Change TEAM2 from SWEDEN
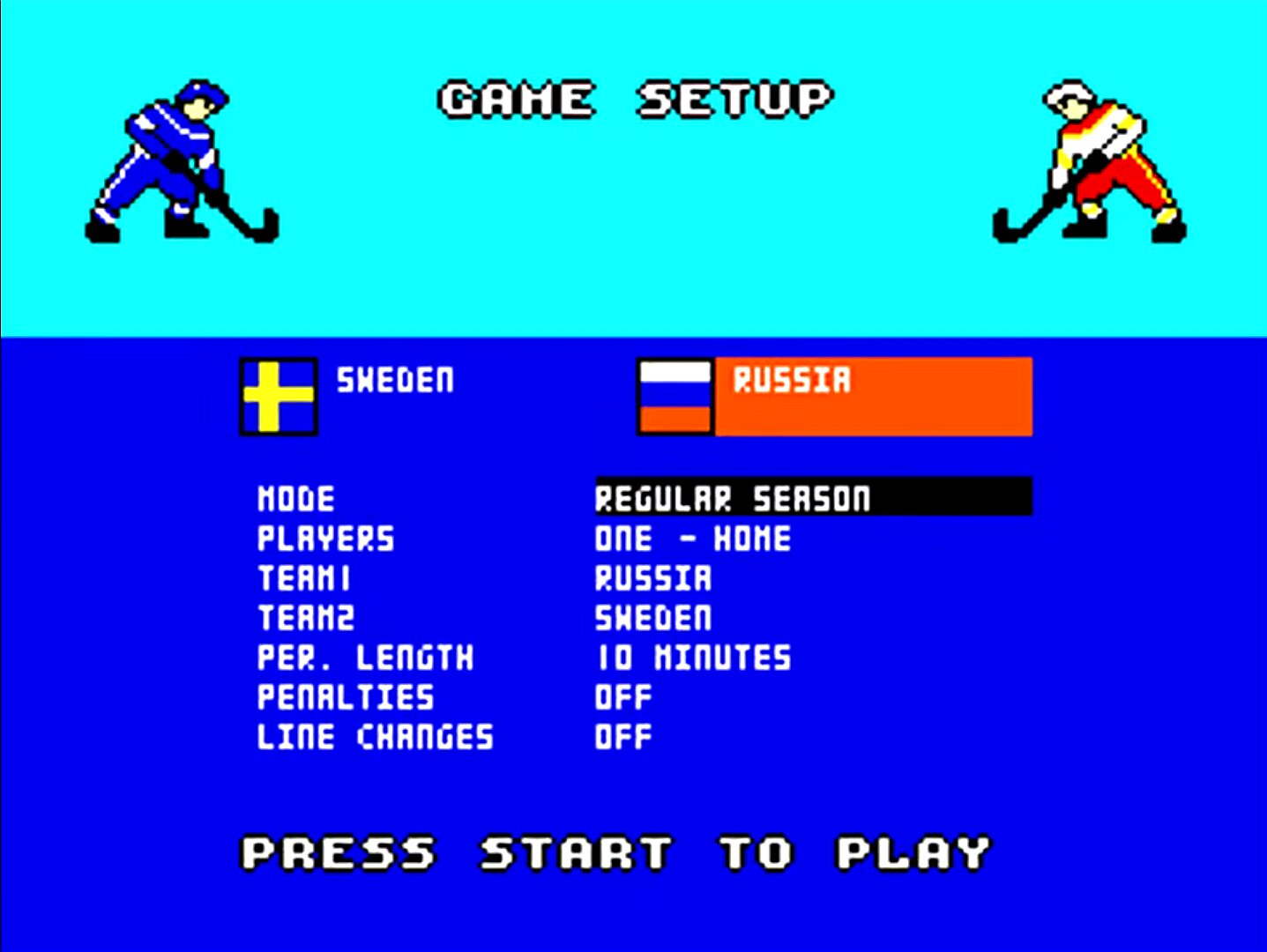The width and height of the screenshot is (1267, 952). [x=652, y=618]
